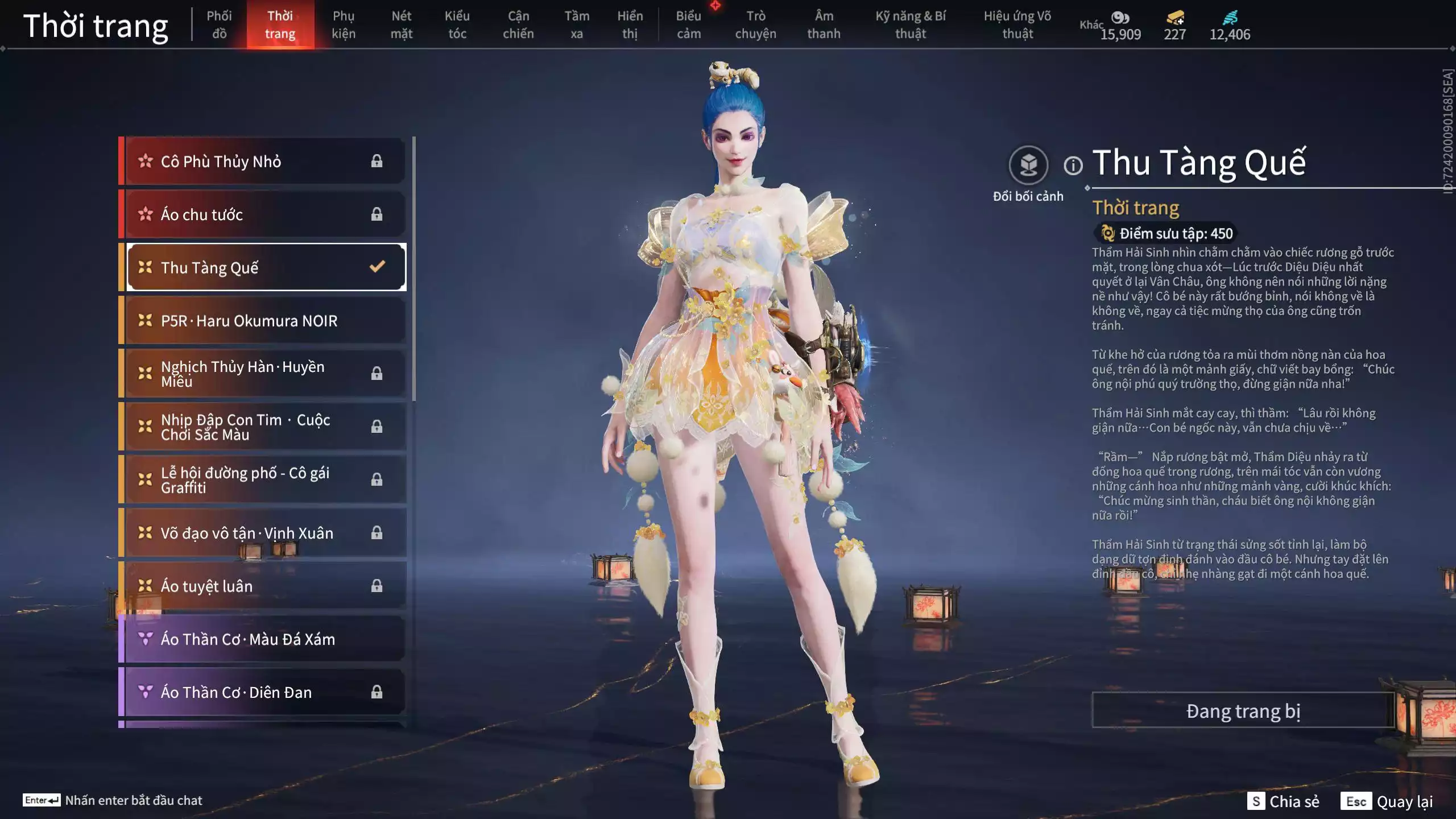Click the Đổi bối cảnh background icon
Viewport: 1456px width, 819px height.
pyautogui.click(x=1028, y=166)
